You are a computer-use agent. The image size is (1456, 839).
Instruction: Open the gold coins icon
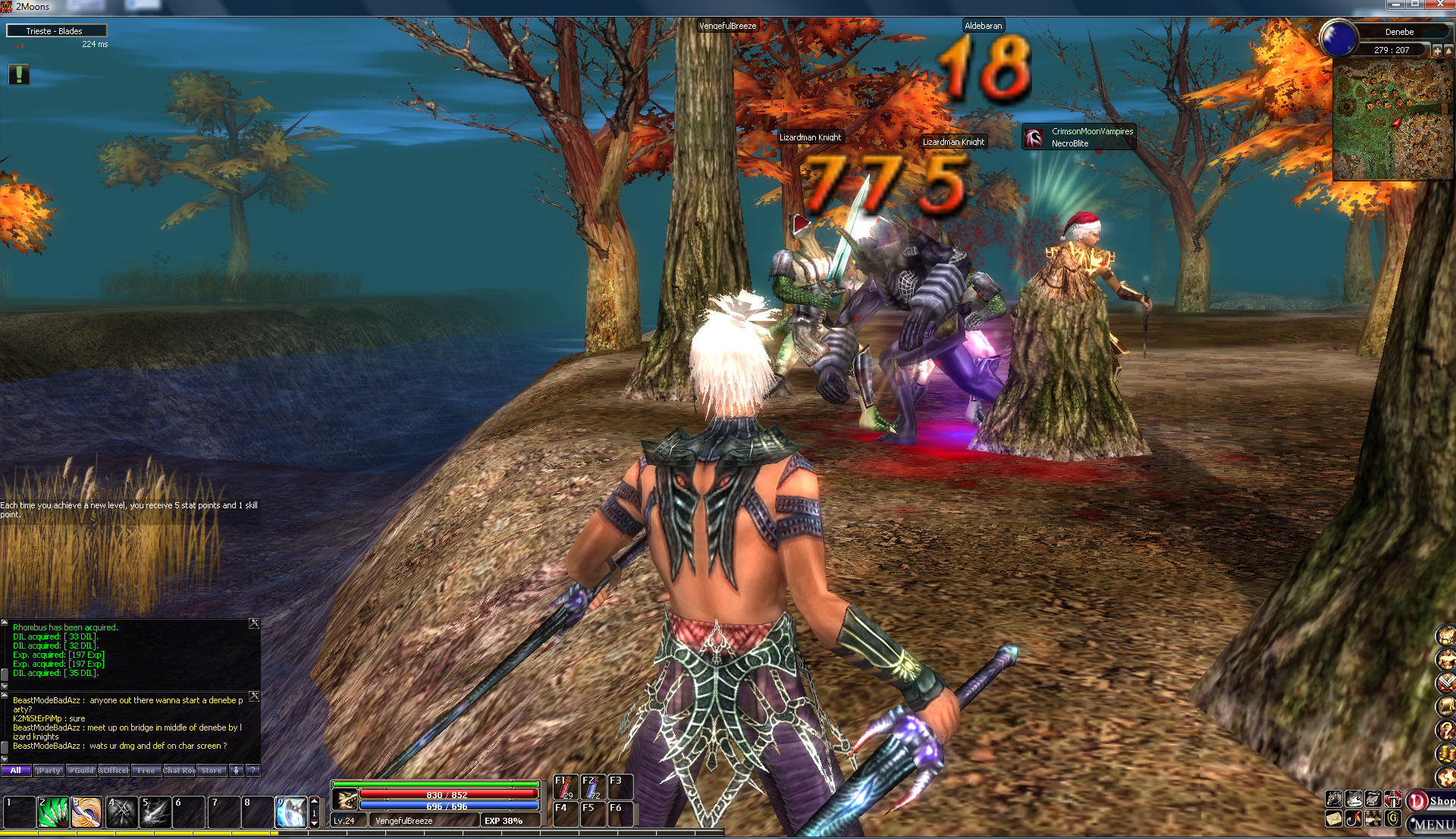tap(1445, 753)
